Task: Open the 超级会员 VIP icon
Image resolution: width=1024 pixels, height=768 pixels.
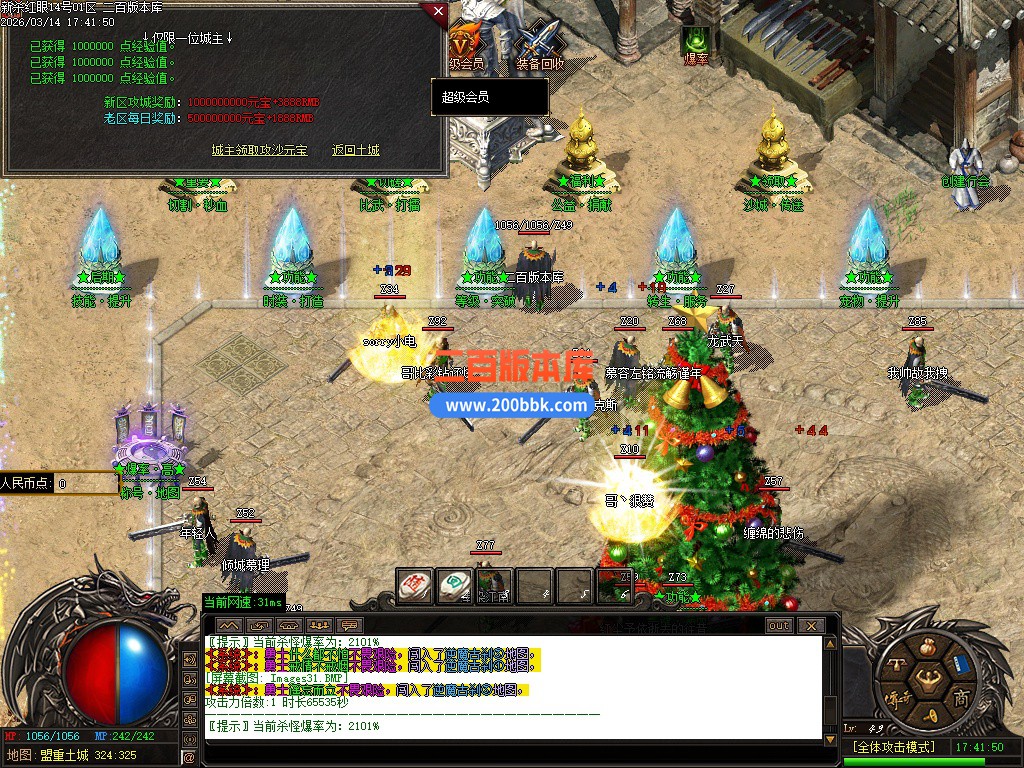Action: 464,45
